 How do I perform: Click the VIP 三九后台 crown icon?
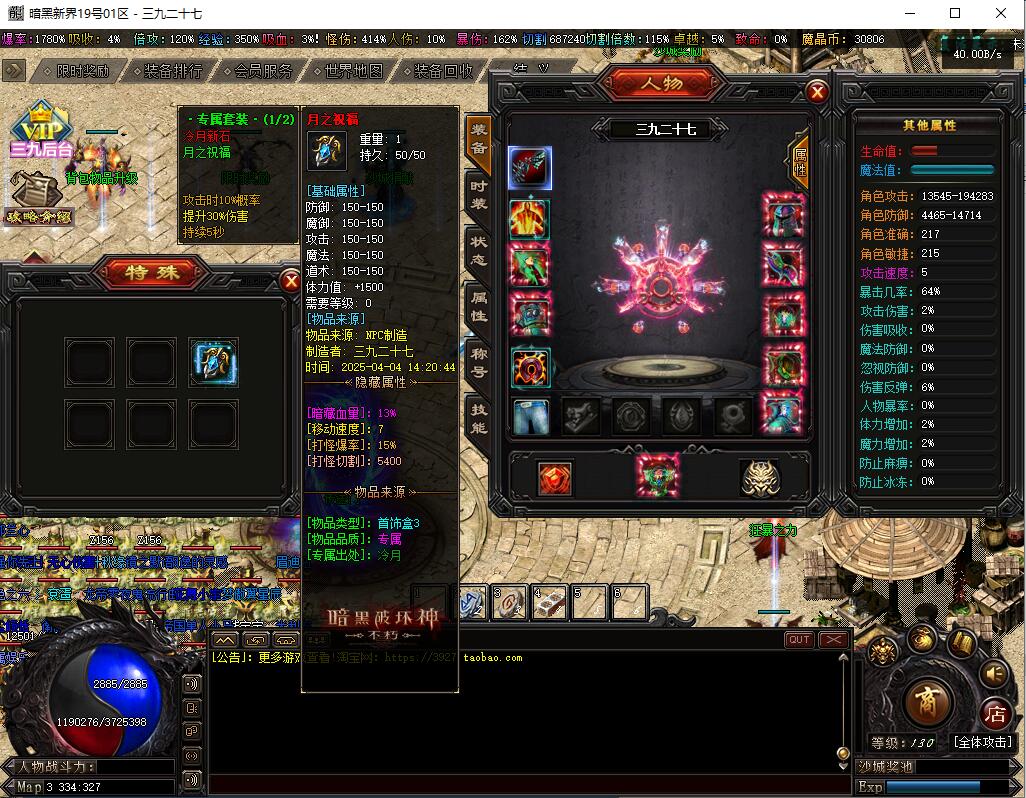pos(42,130)
